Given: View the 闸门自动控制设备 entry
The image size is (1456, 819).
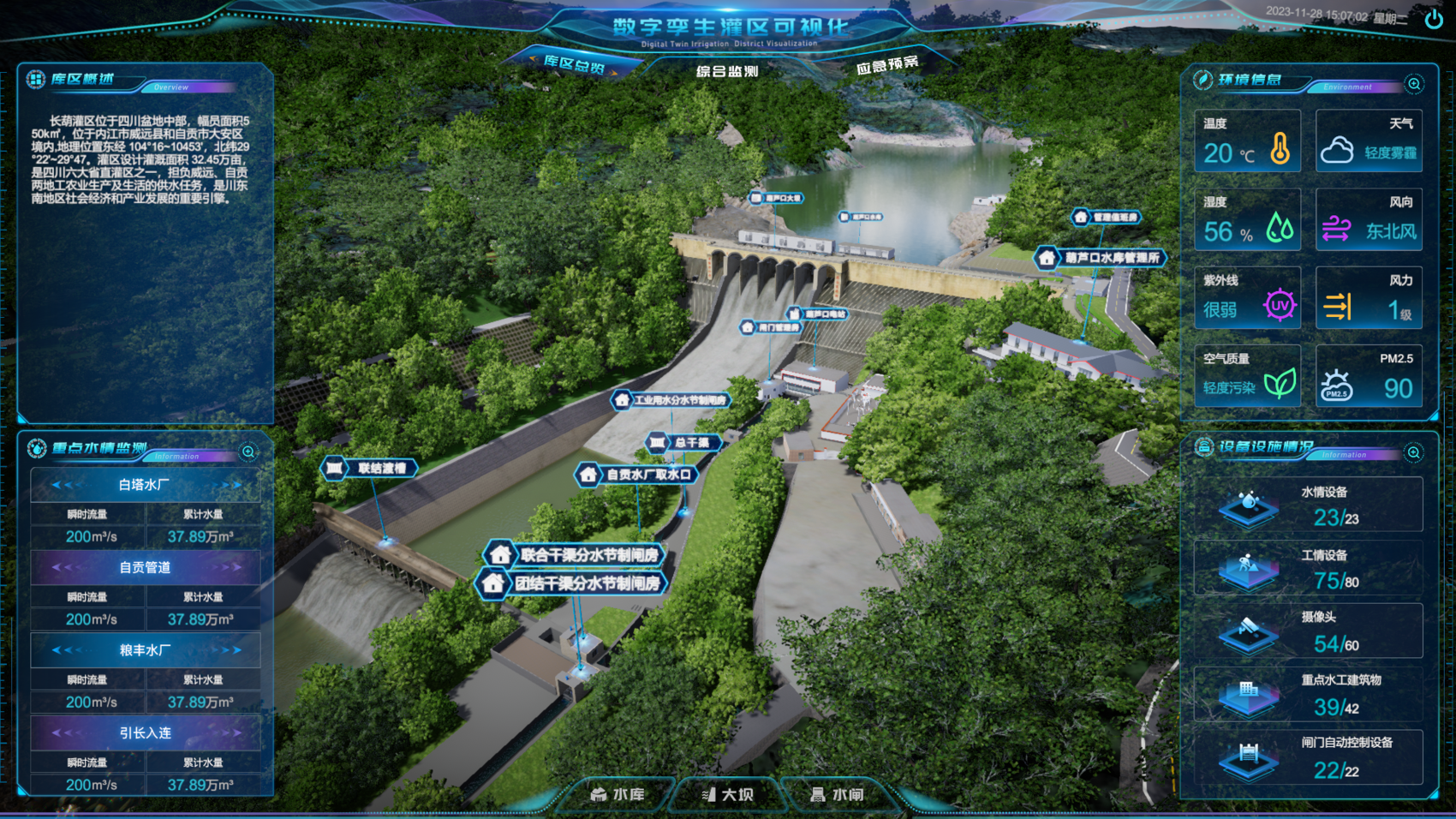Looking at the screenshot, I should point(1308,758).
